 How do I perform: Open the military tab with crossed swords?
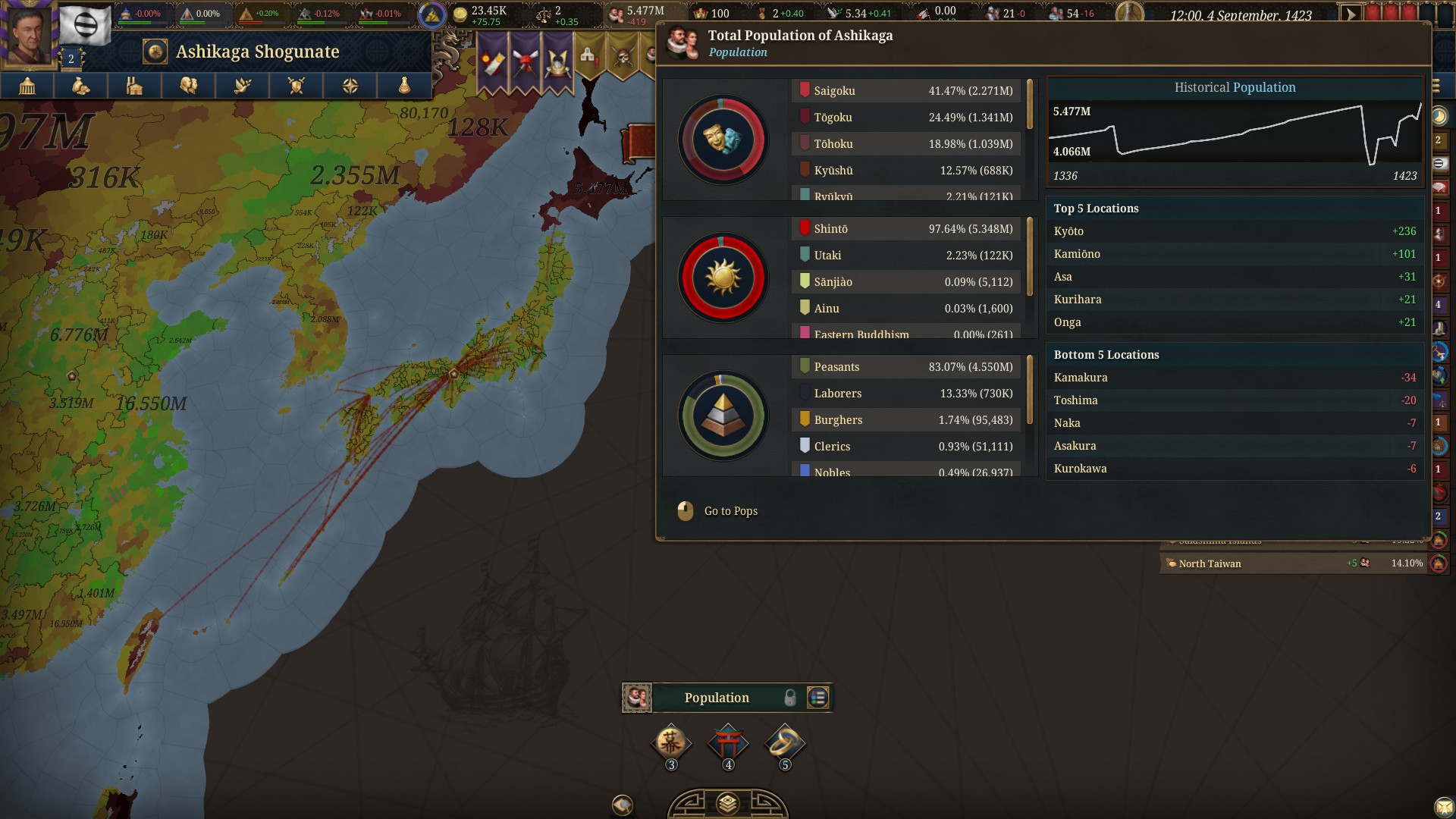297,86
